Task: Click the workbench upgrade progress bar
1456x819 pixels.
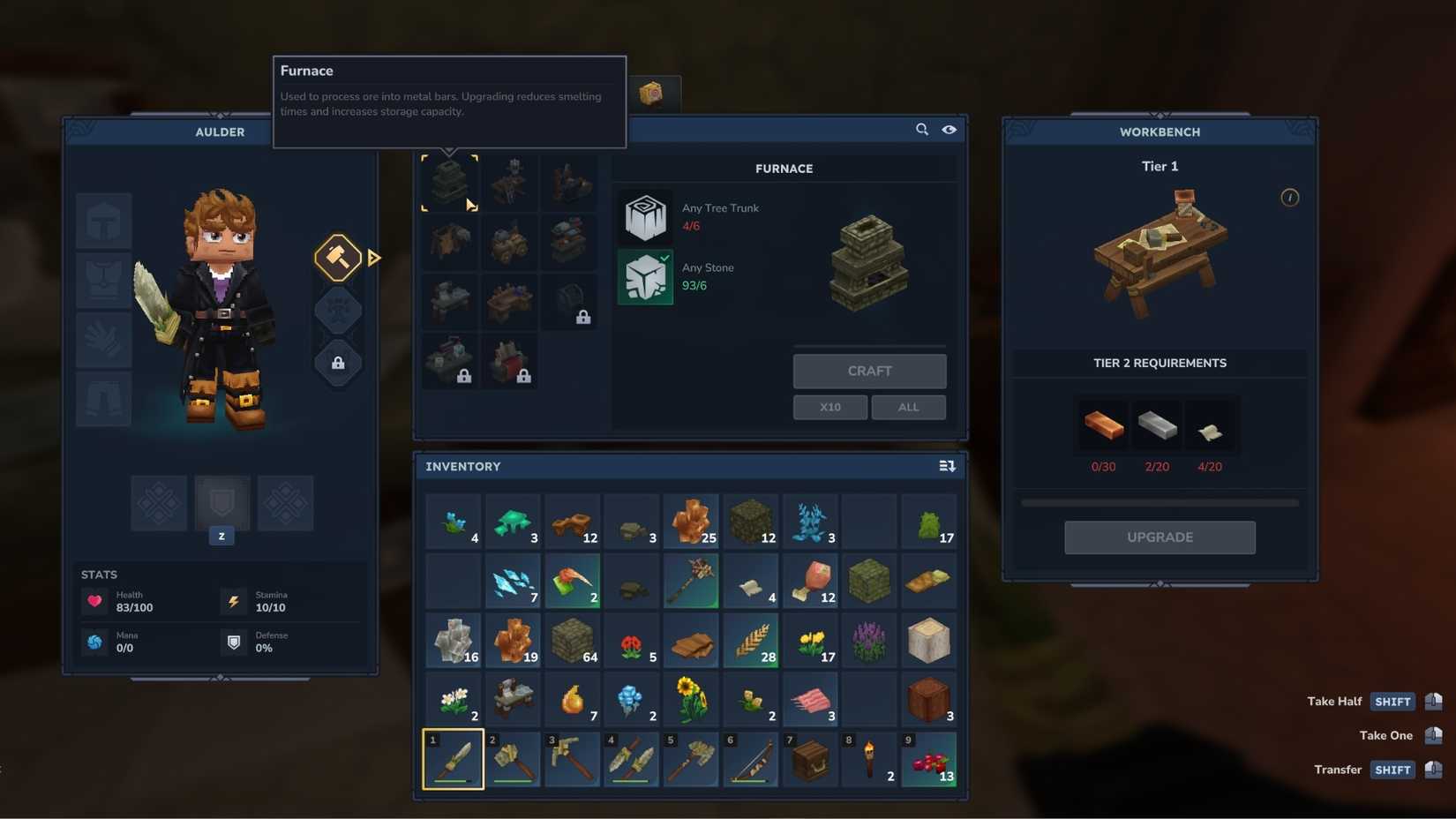Action: (1159, 502)
